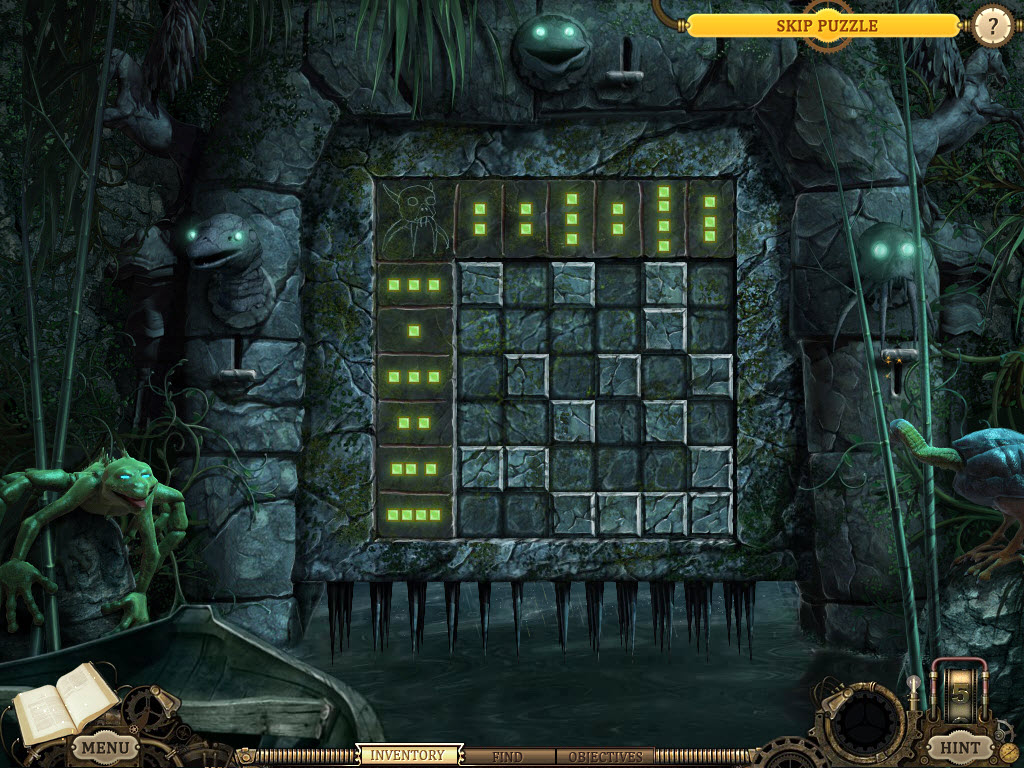Image resolution: width=1024 pixels, height=768 pixels.
Task: Switch to the Find tab
Action: point(507,757)
